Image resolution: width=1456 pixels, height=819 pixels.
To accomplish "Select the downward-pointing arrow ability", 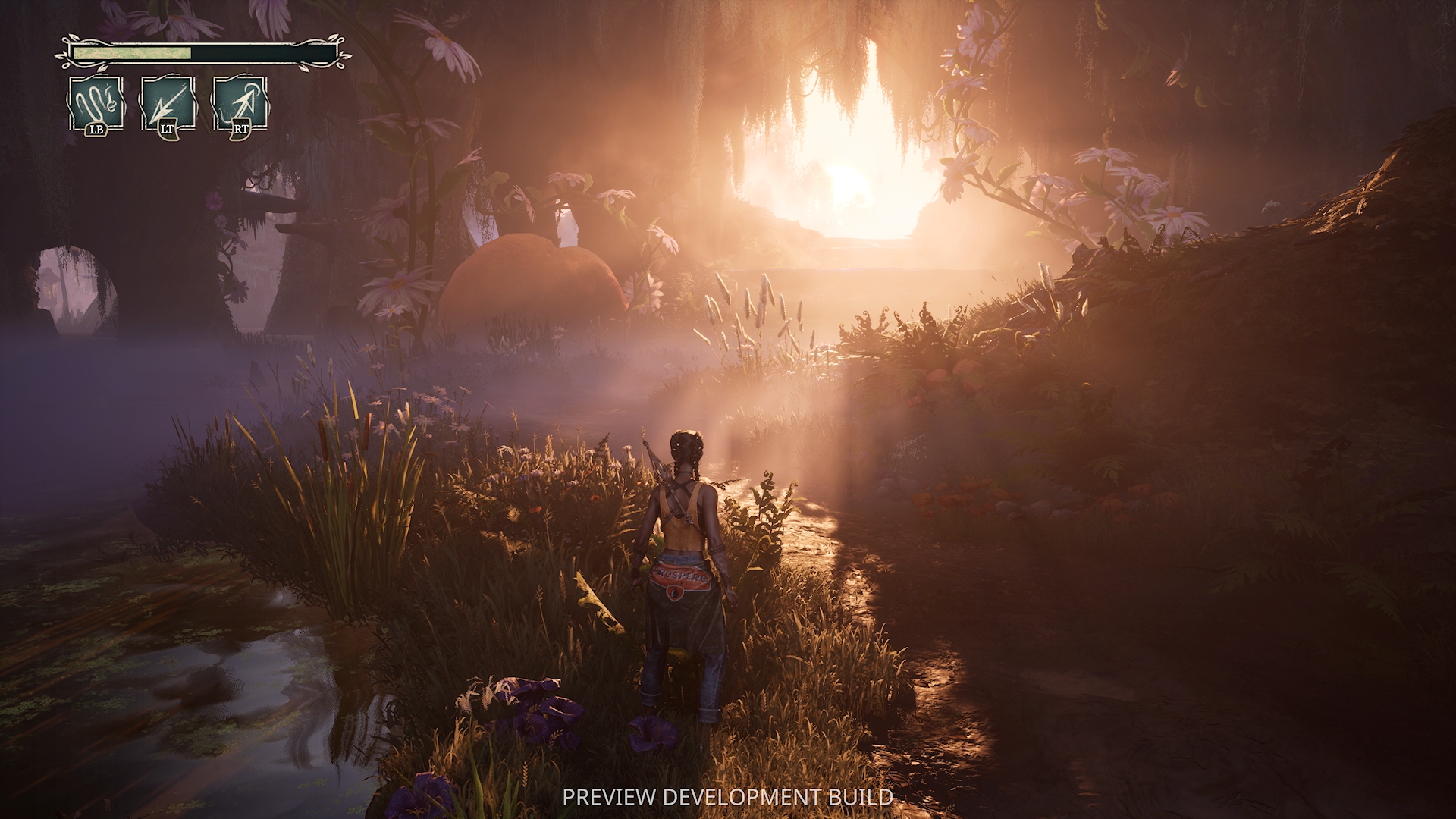I will point(168,103).
